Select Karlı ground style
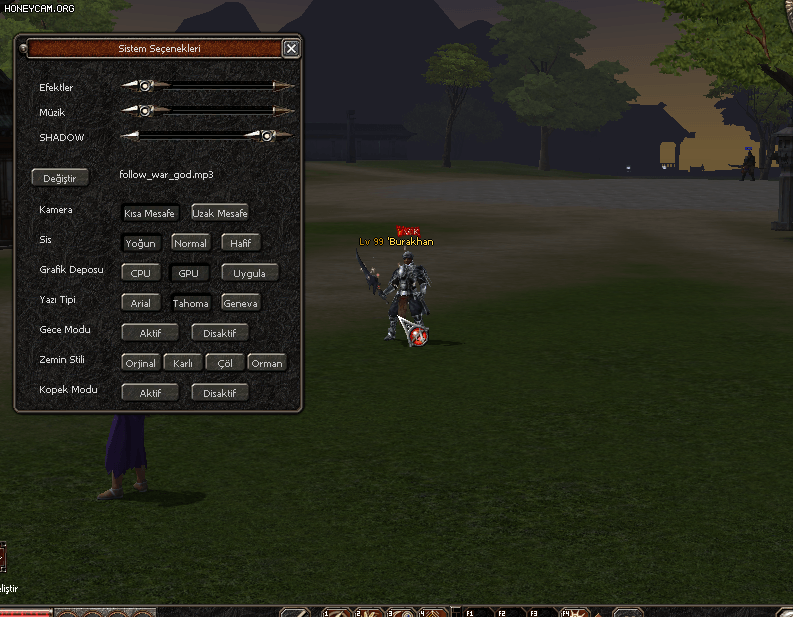The width and height of the screenshot is (793, 617). [183, 363]
